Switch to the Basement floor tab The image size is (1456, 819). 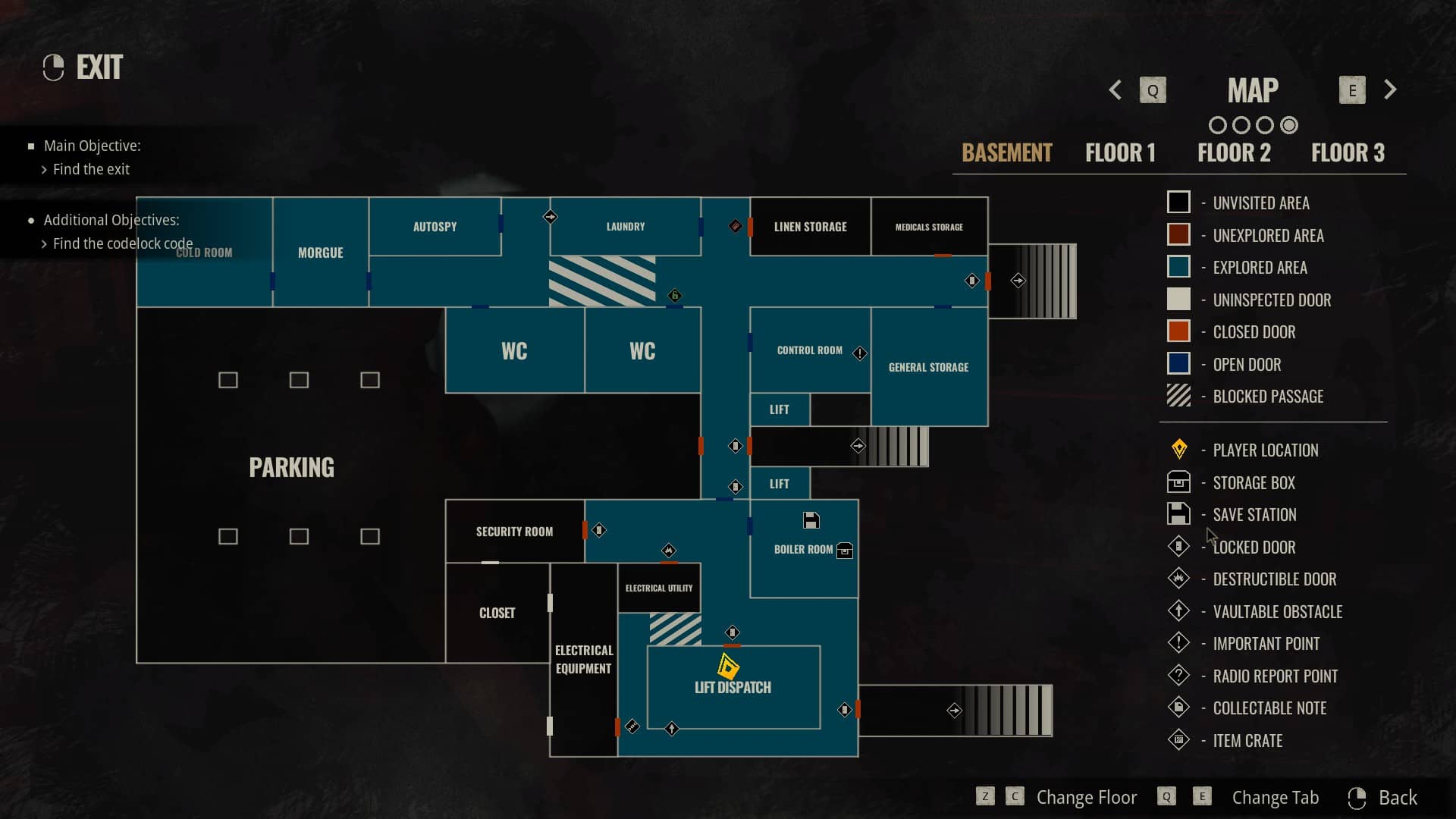1006,152
